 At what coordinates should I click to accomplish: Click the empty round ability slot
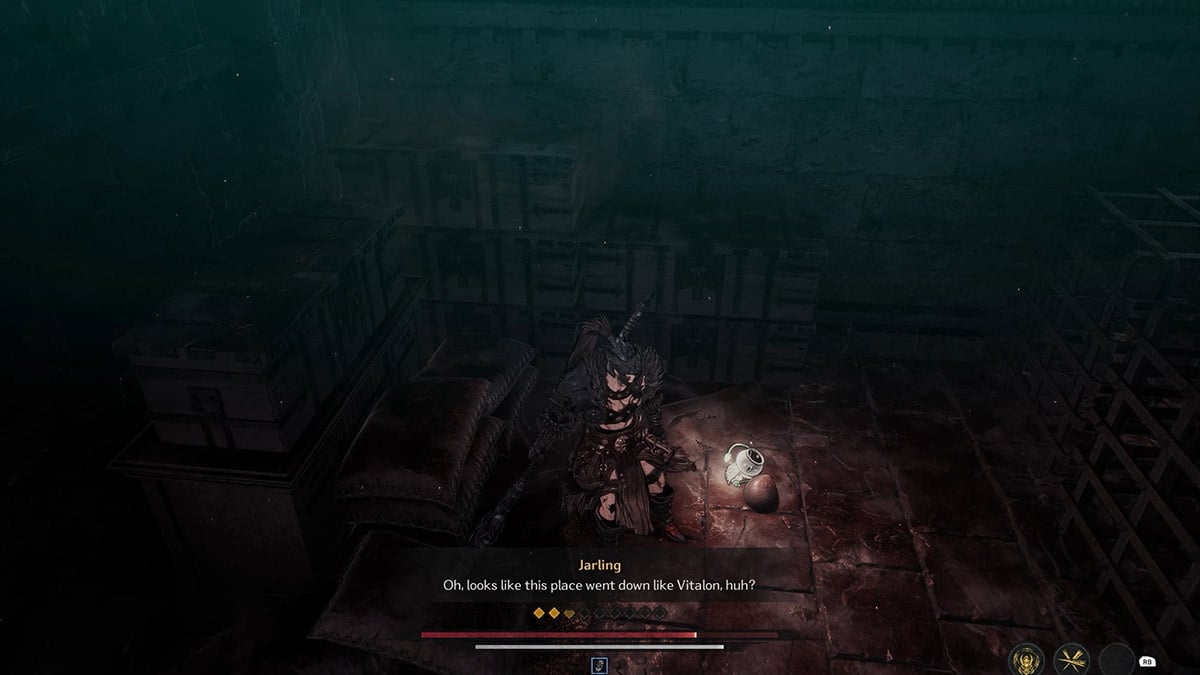pos(1116,659)
